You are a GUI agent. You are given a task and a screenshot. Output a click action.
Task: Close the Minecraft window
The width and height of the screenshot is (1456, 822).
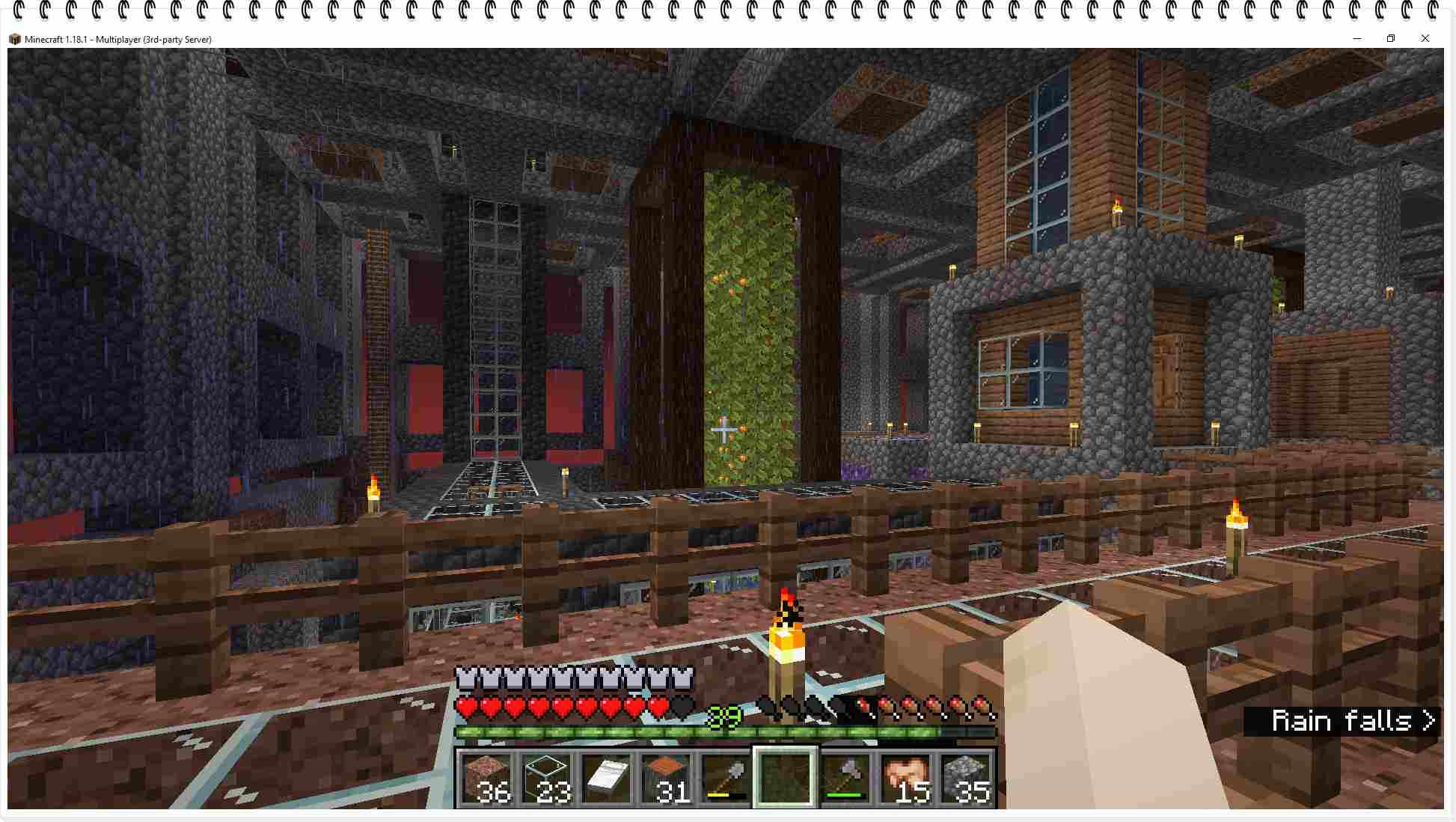[x=1425, y=39]
